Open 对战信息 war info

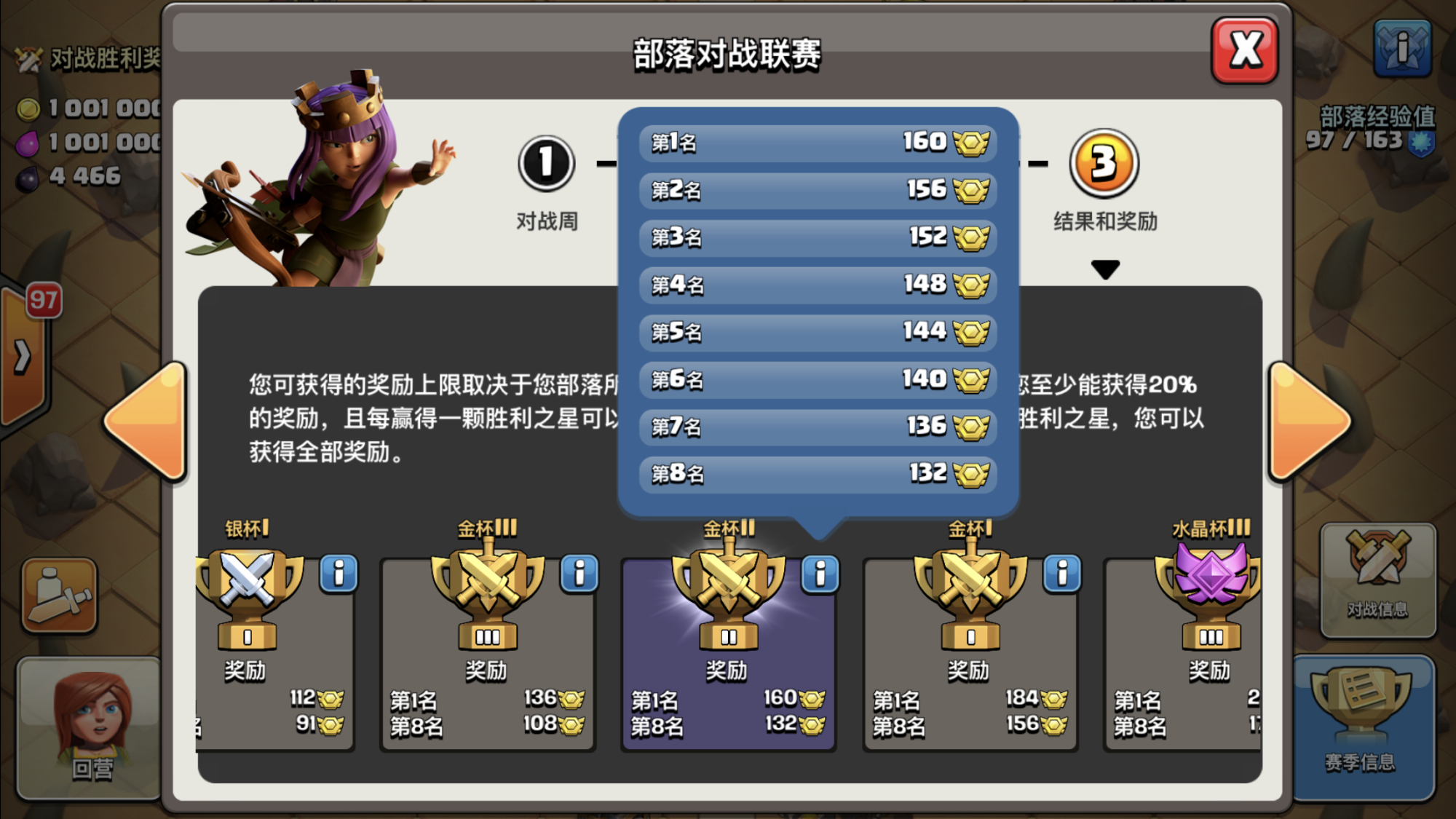tap(1377, 579)
